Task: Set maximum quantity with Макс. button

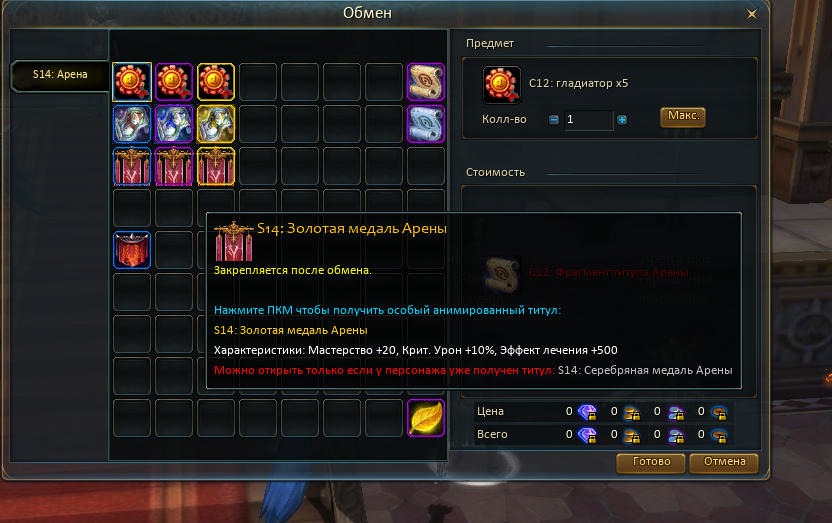Action: coord(683,117)
